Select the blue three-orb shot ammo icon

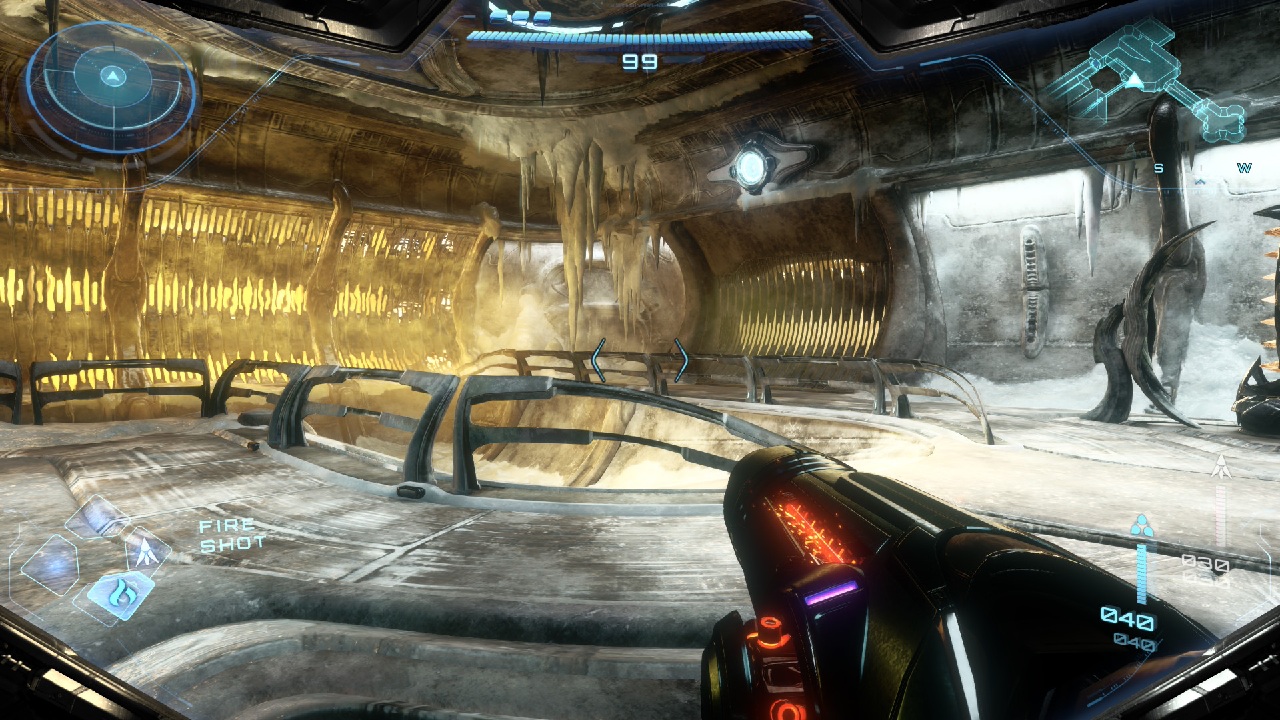[1141, 526]
